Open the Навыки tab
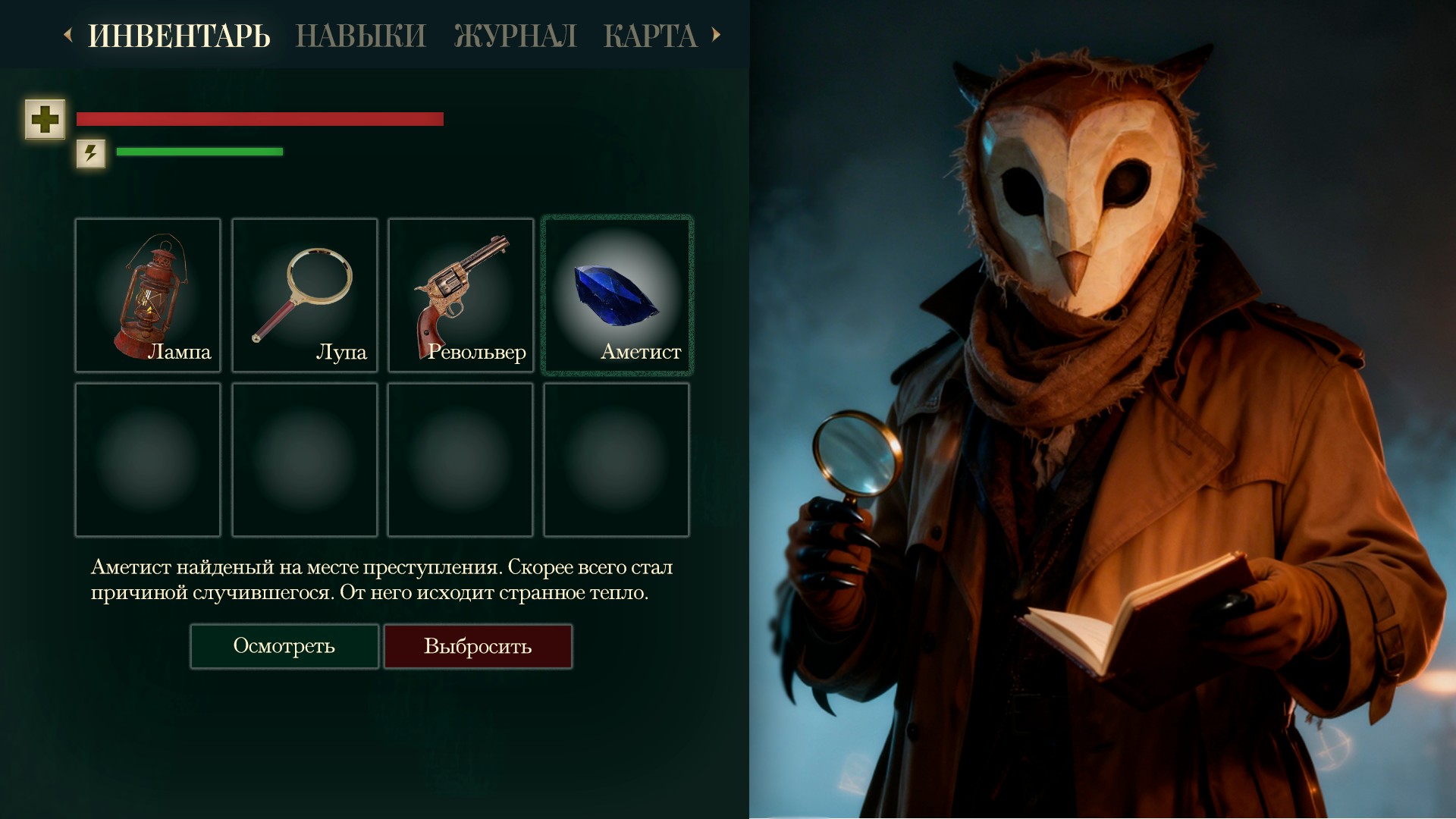 tap(361, 36)
